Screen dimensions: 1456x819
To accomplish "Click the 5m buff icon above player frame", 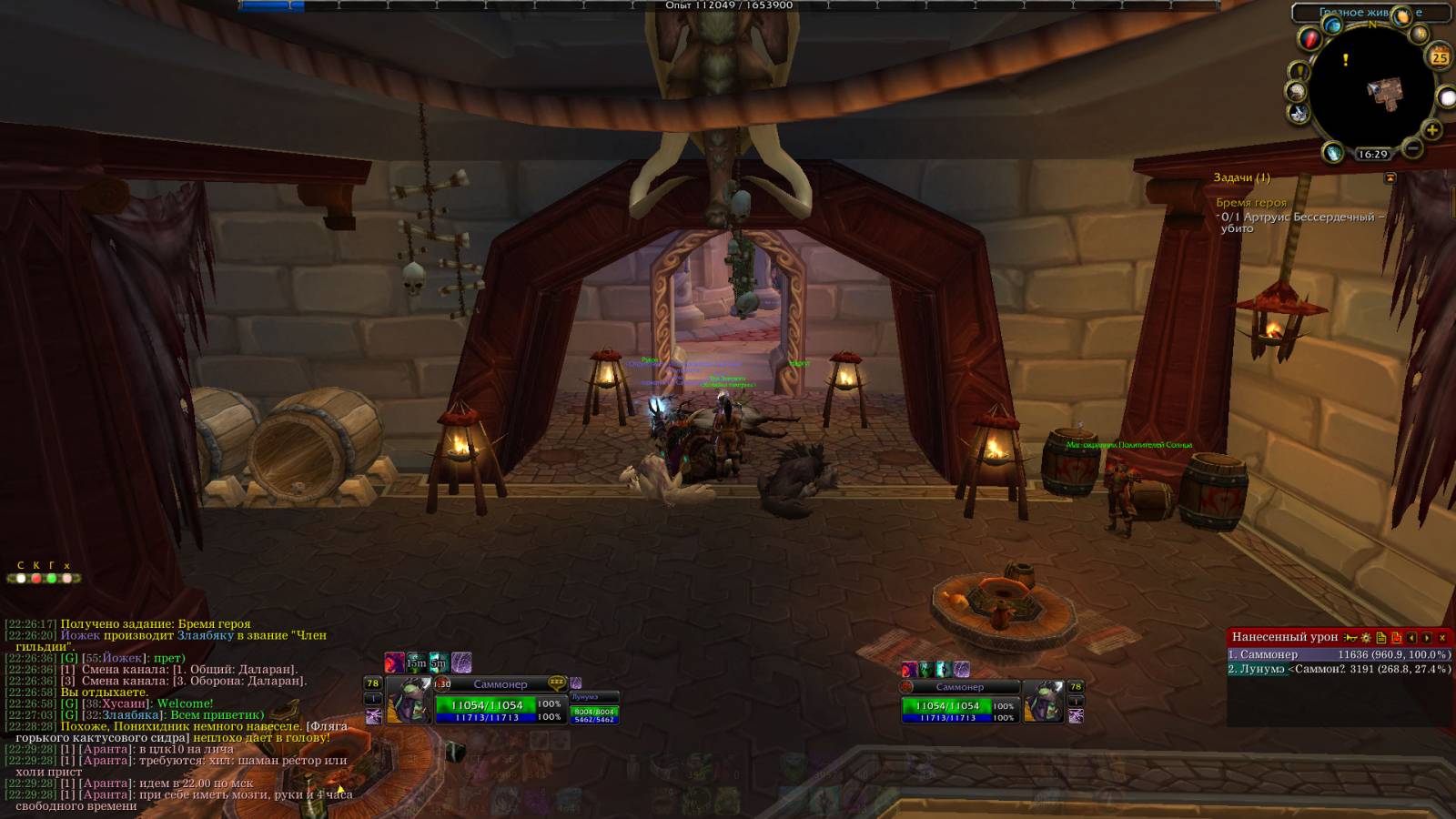I will coord(439,662).
